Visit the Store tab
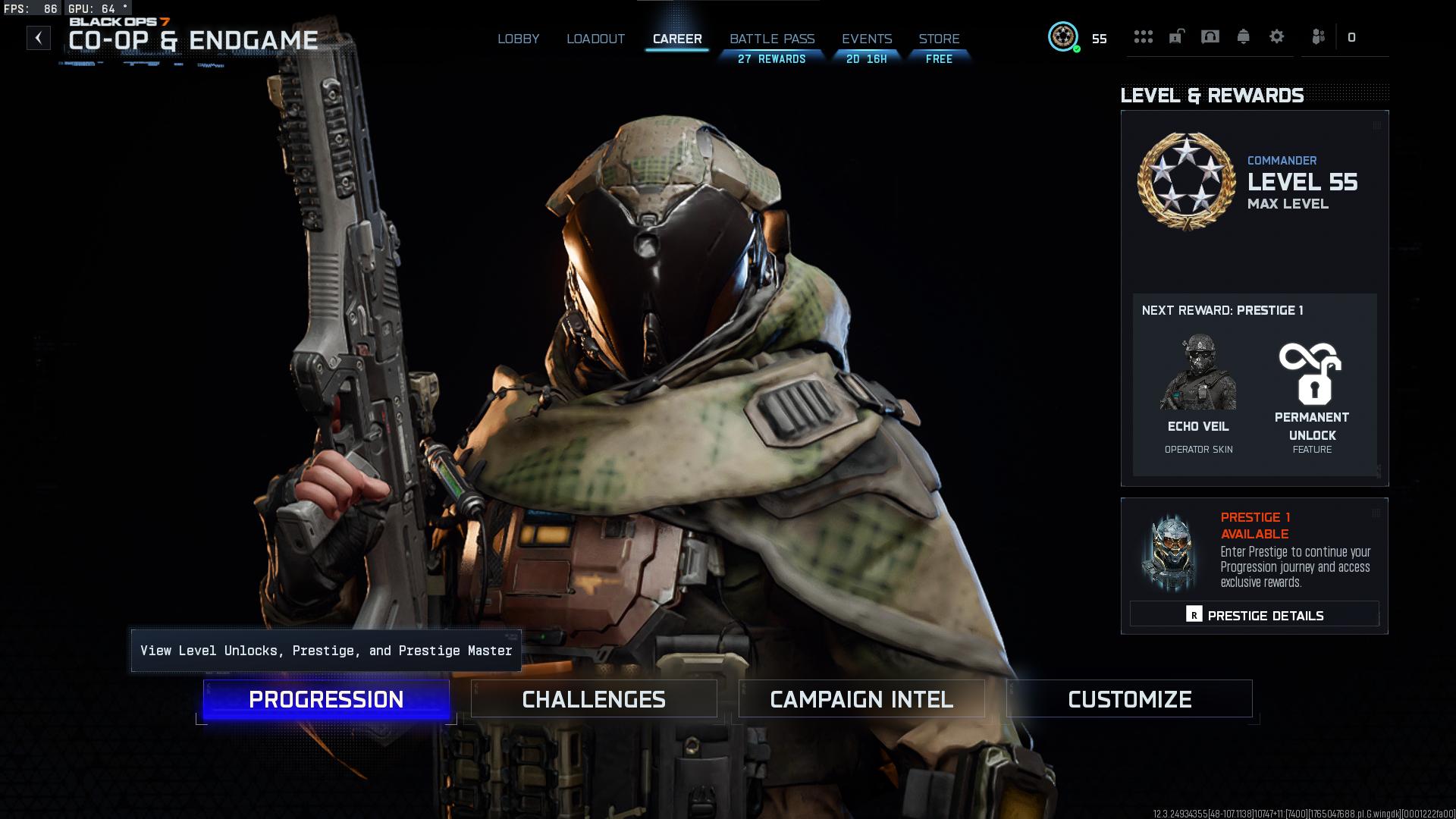This screenshot has width=1456, height=819. [x=939, y=39]
